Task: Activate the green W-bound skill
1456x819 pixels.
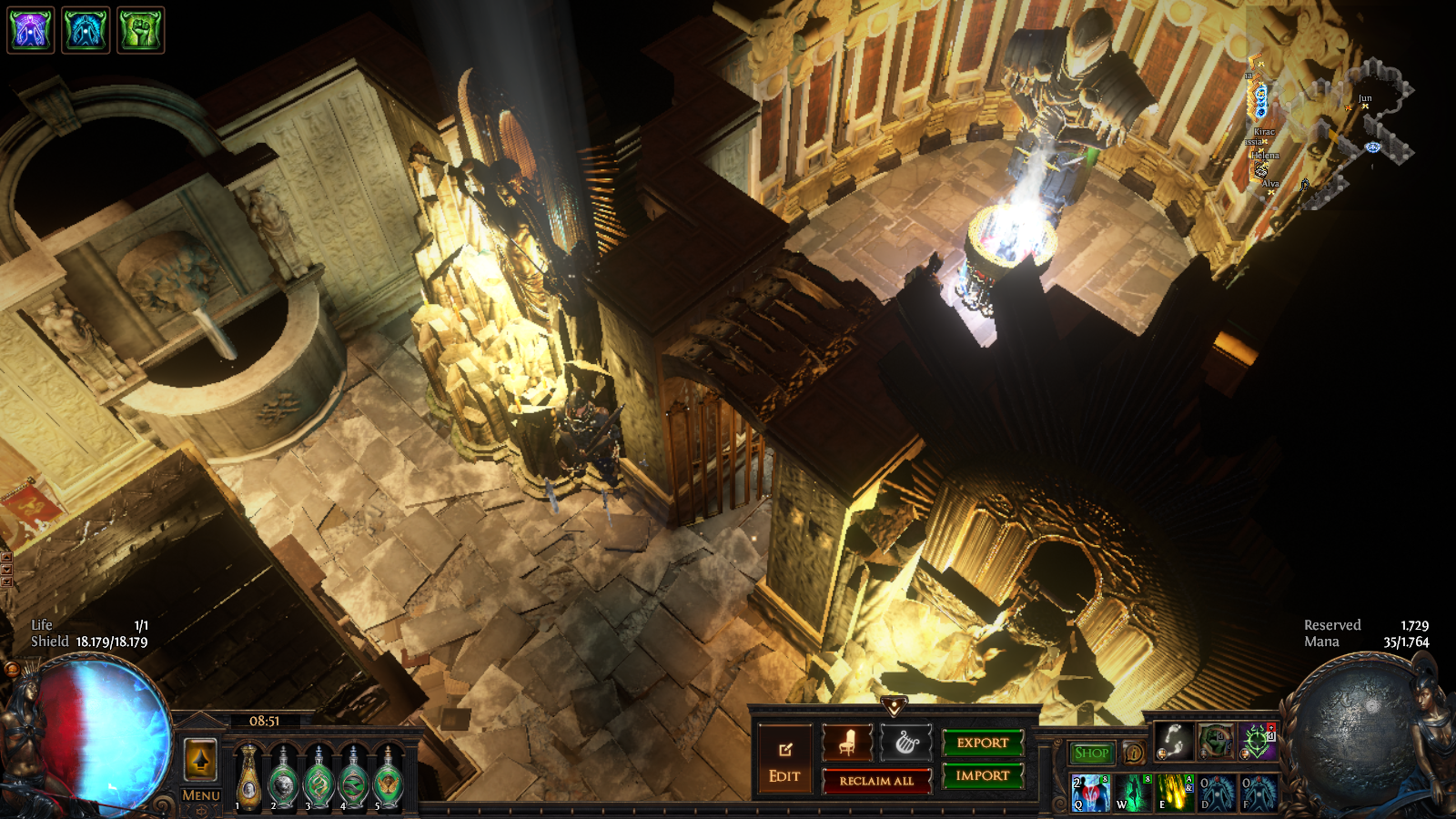Action: click(1133, 793)
